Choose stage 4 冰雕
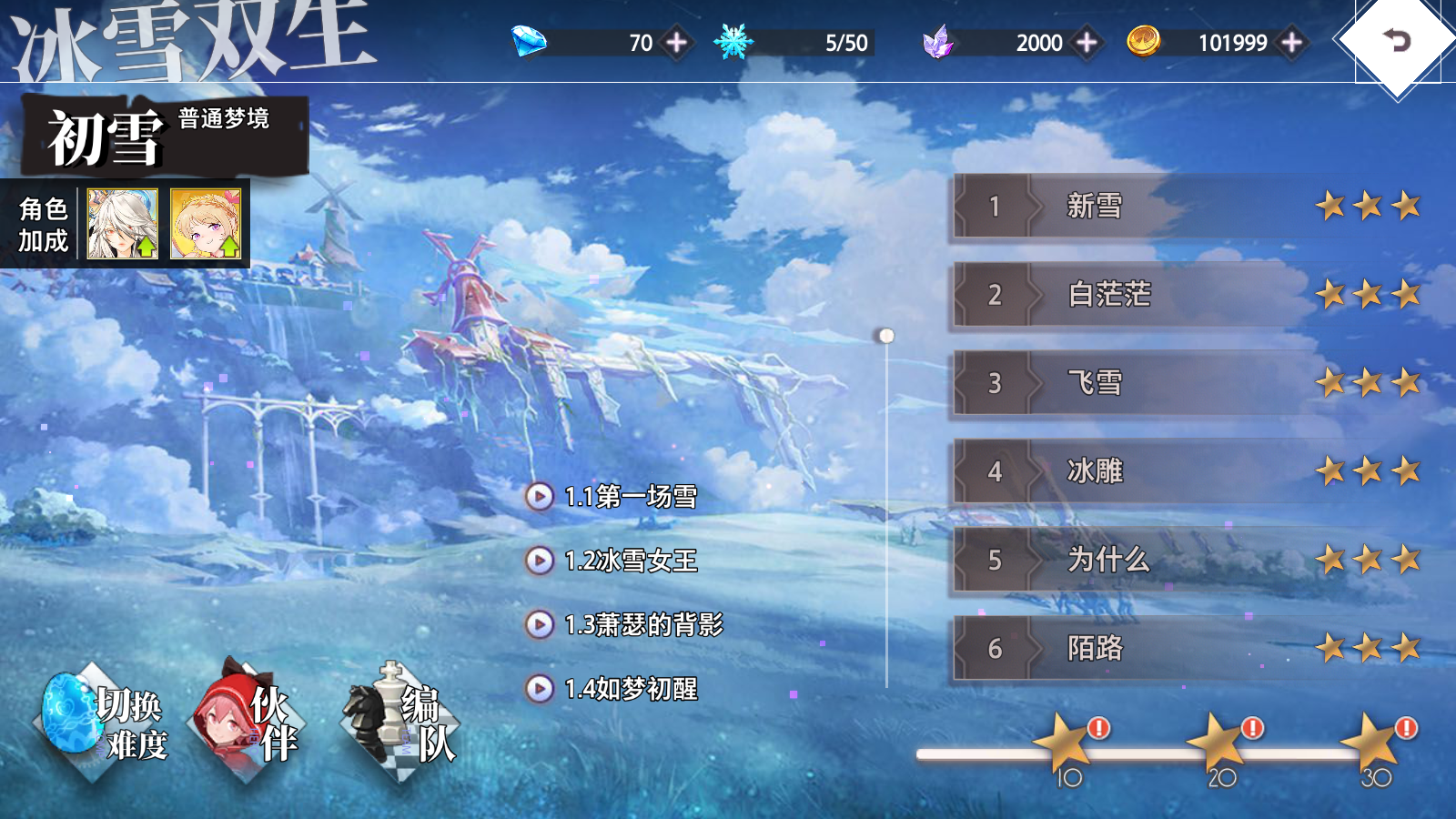This screenshot has width=1456, height=819. [x=1183, y=471]
